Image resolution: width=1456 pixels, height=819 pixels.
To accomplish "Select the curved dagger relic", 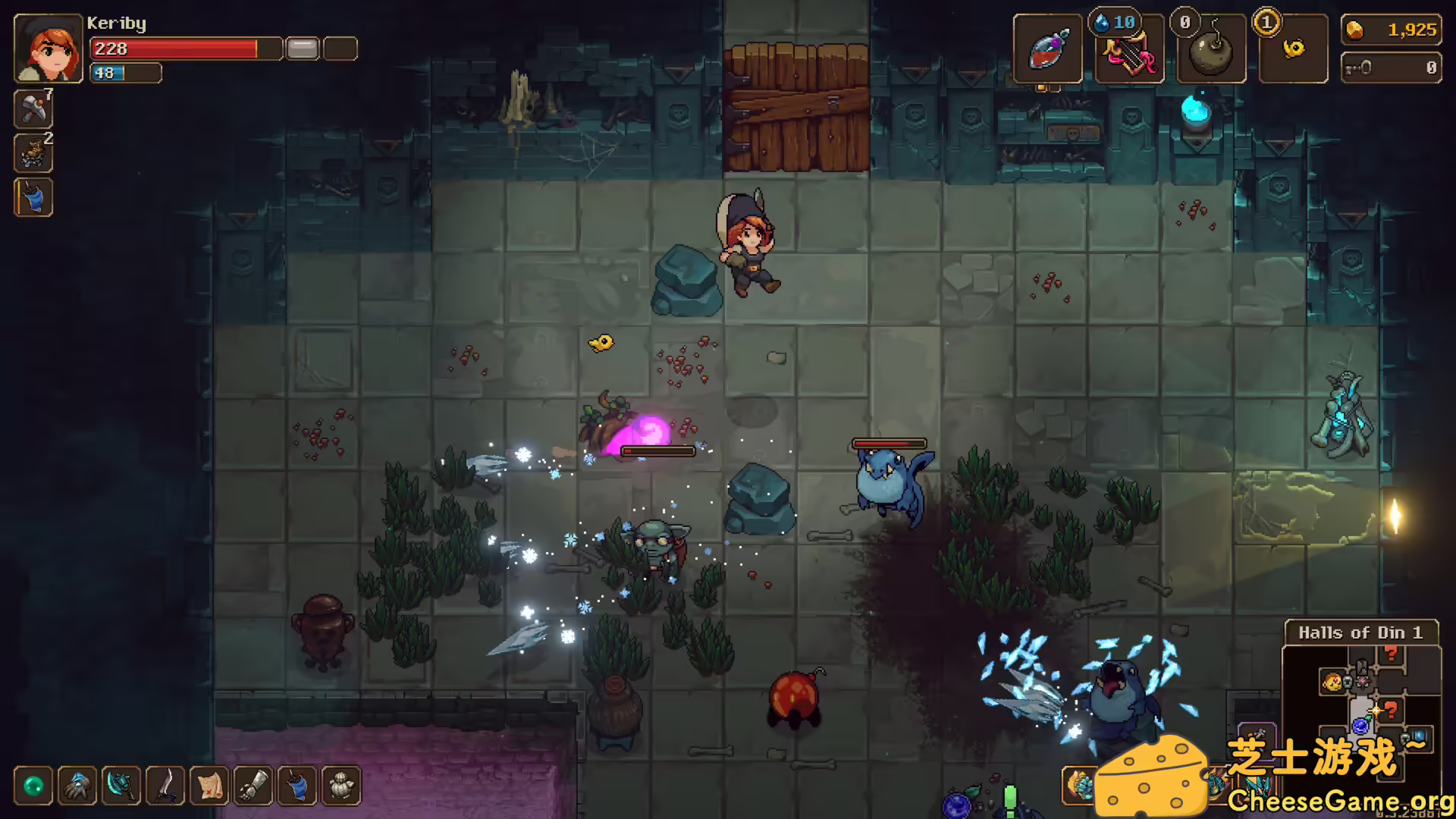I will coord(165,786).
